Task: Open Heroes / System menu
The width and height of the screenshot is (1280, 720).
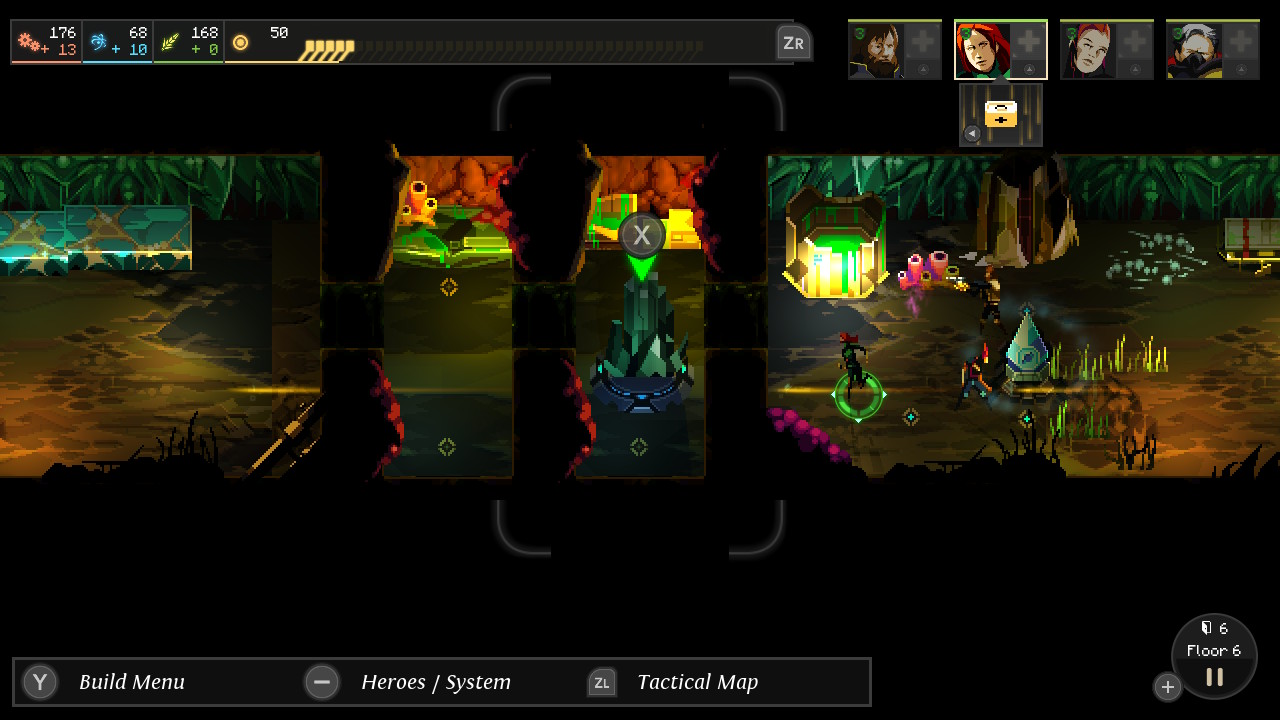Action: click(x=322, y=682)
